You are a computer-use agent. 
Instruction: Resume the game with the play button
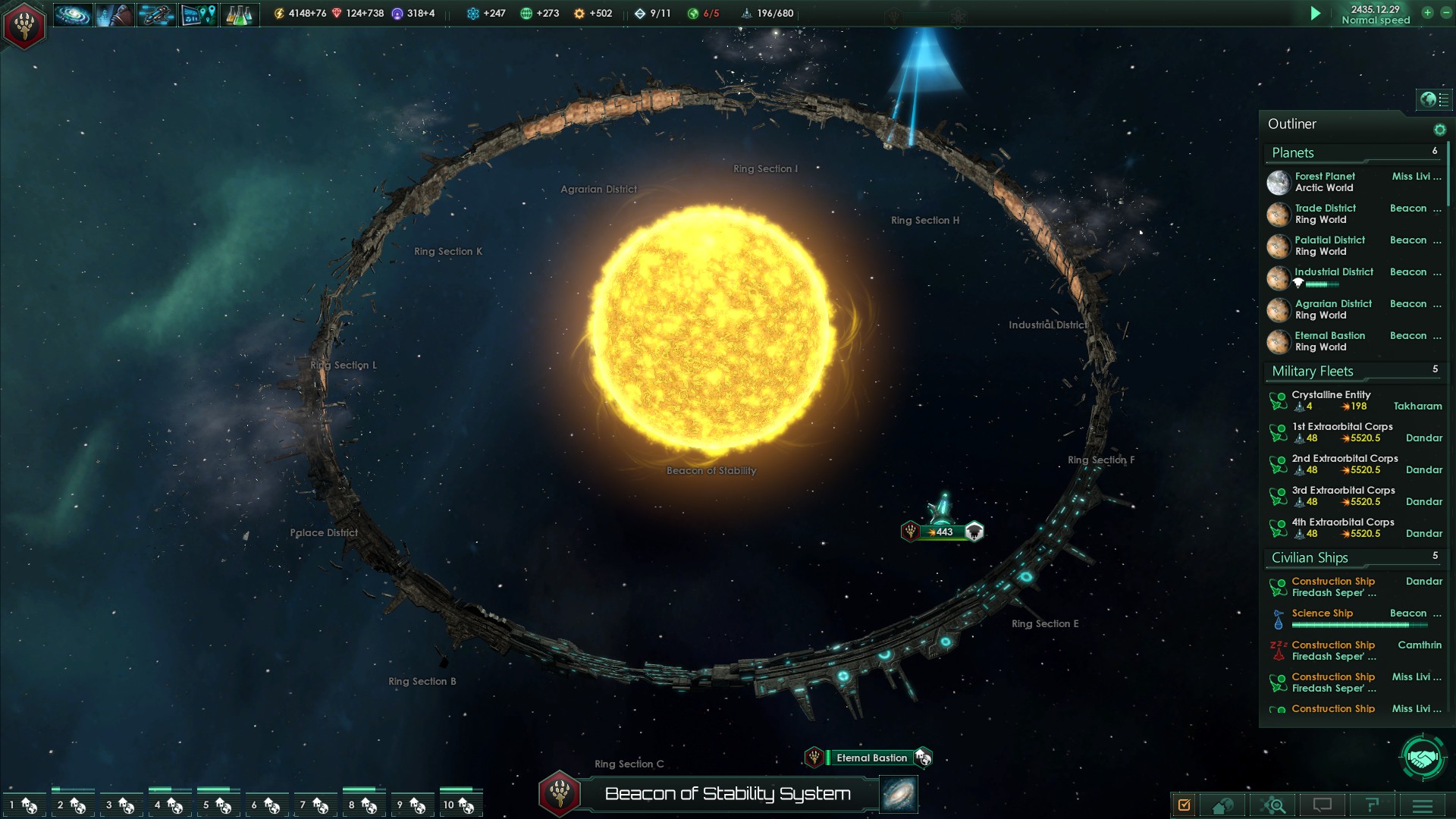tap(1316, 14)
